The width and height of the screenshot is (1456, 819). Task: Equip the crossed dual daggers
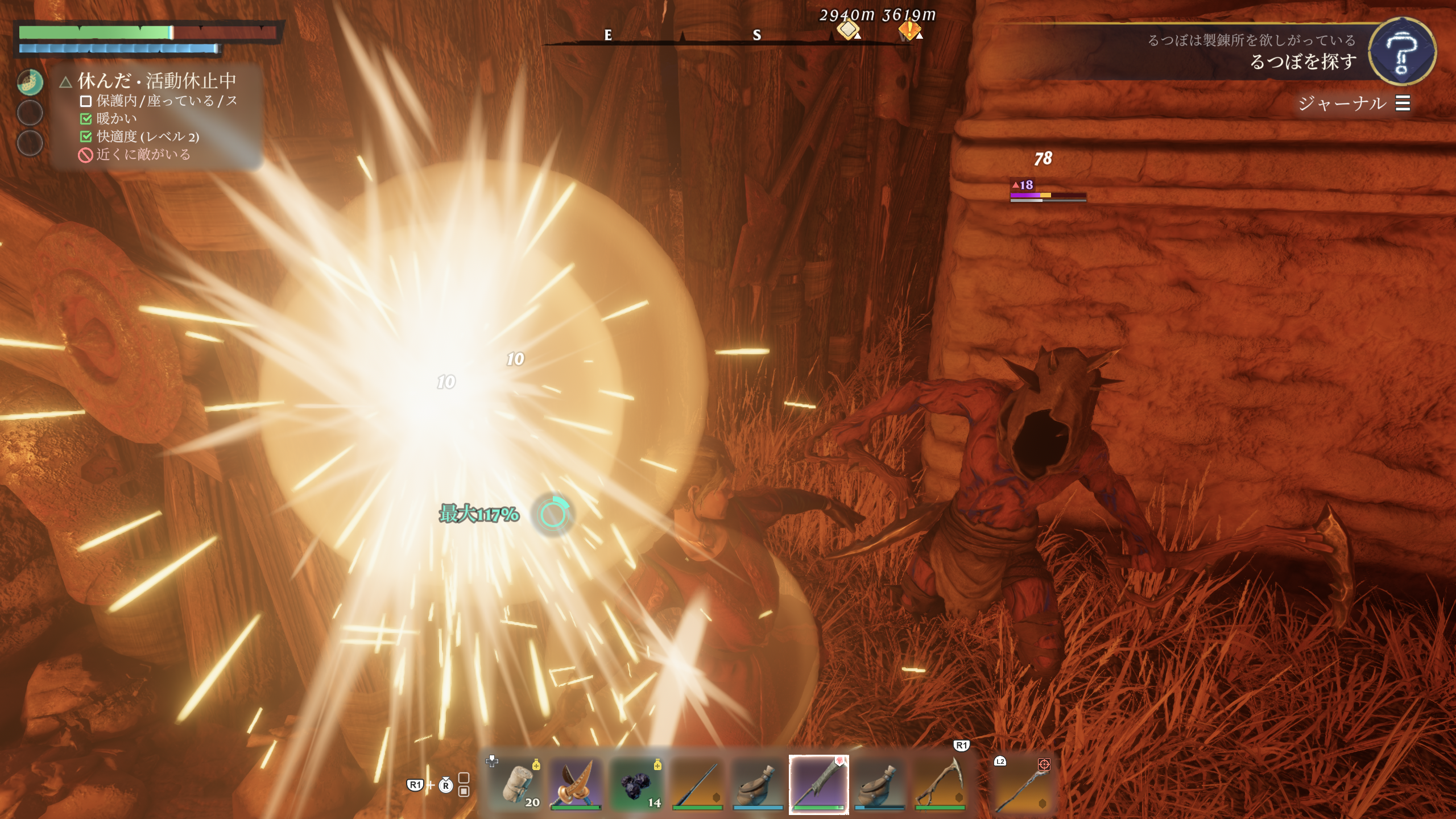576,784
